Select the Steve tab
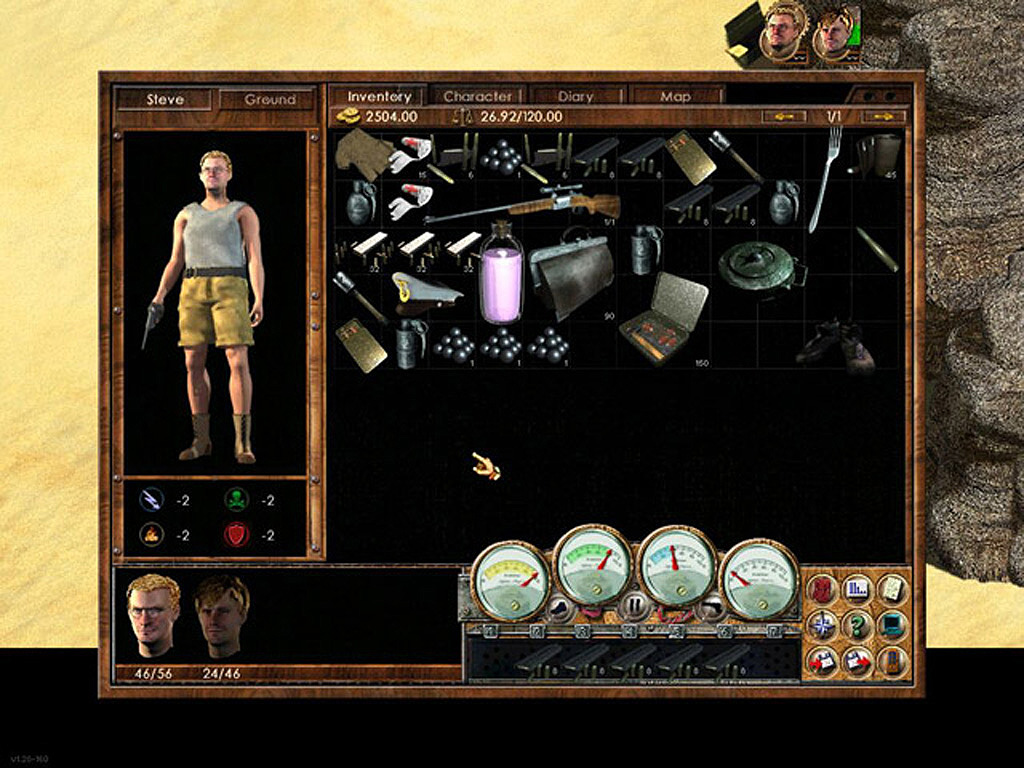Viewport: 1024px width, 768px height. 165,100
